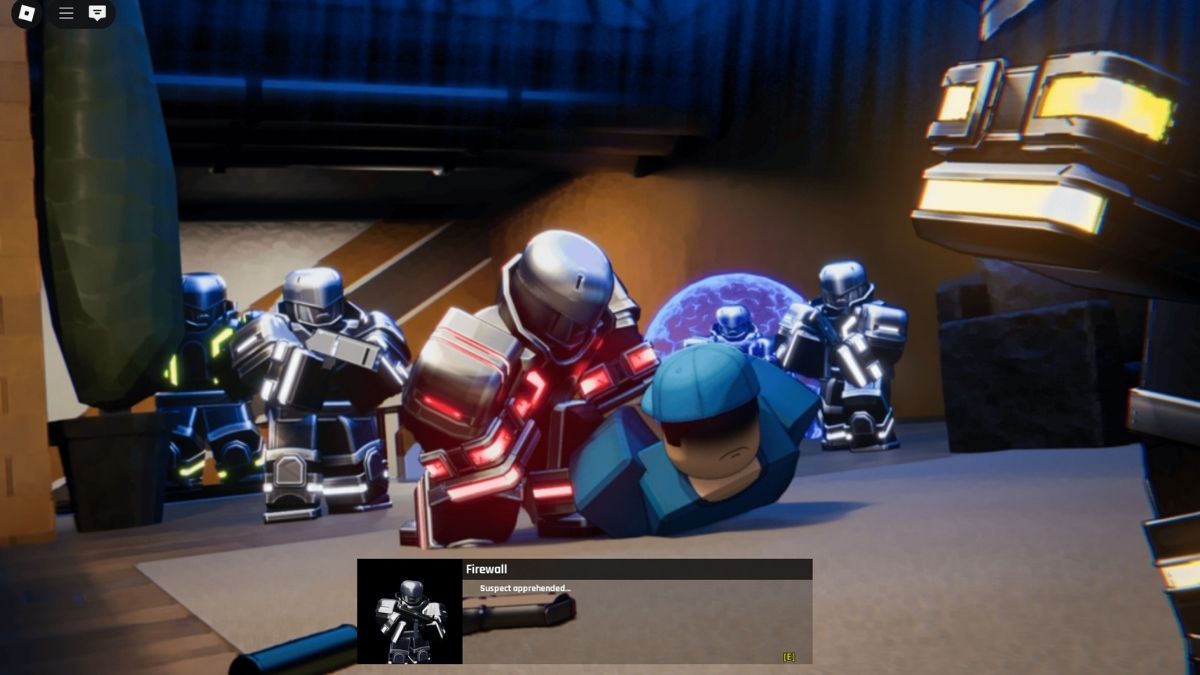This screenshot has width=1200, height=675.
Task: Open the Roblox logo menu
Action: tap(27, 13)
